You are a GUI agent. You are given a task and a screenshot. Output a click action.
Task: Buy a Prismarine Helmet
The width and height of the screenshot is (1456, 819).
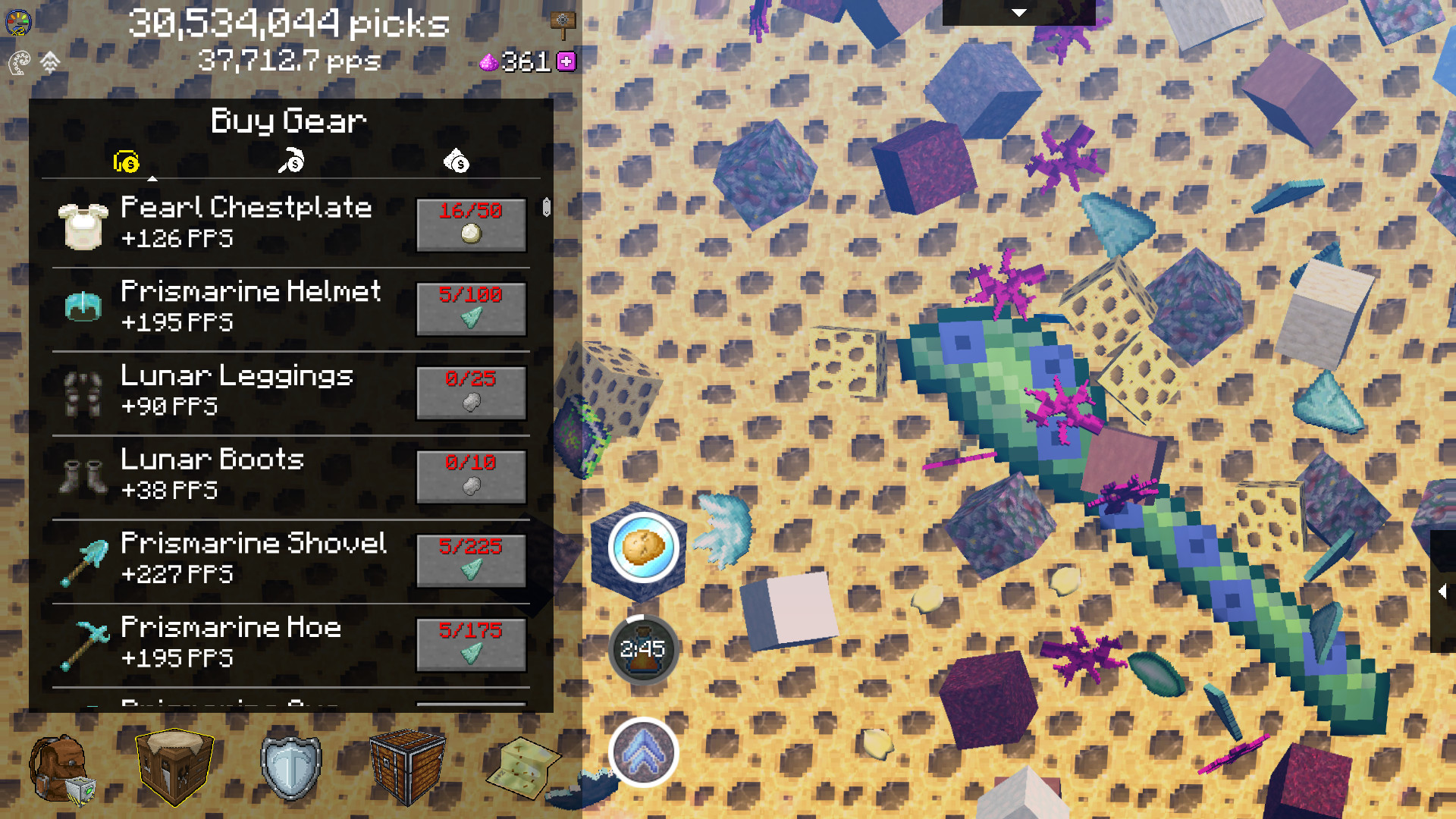pyautogui.click(x=470, y=309)
